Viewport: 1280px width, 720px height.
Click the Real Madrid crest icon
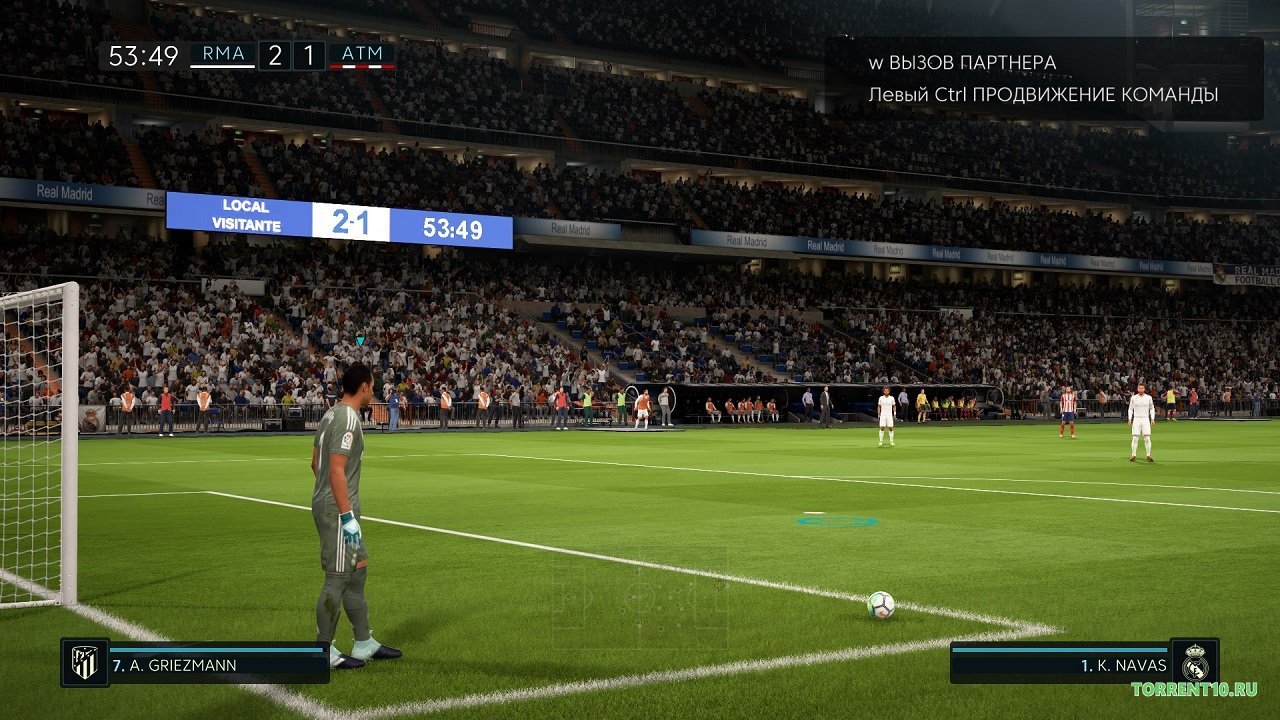click(1197, 662)
